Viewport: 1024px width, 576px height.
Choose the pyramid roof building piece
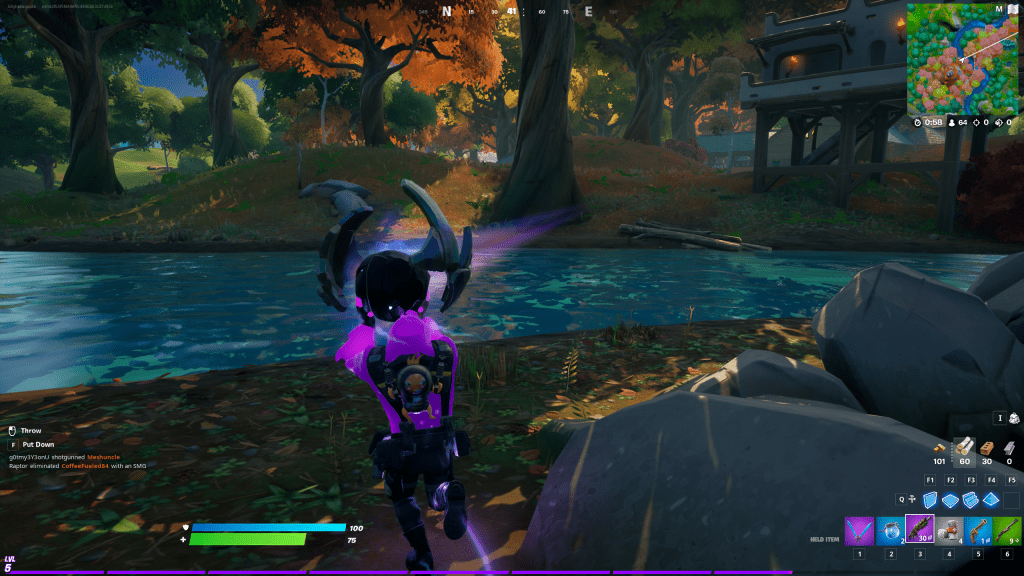(x=991, y=499)
